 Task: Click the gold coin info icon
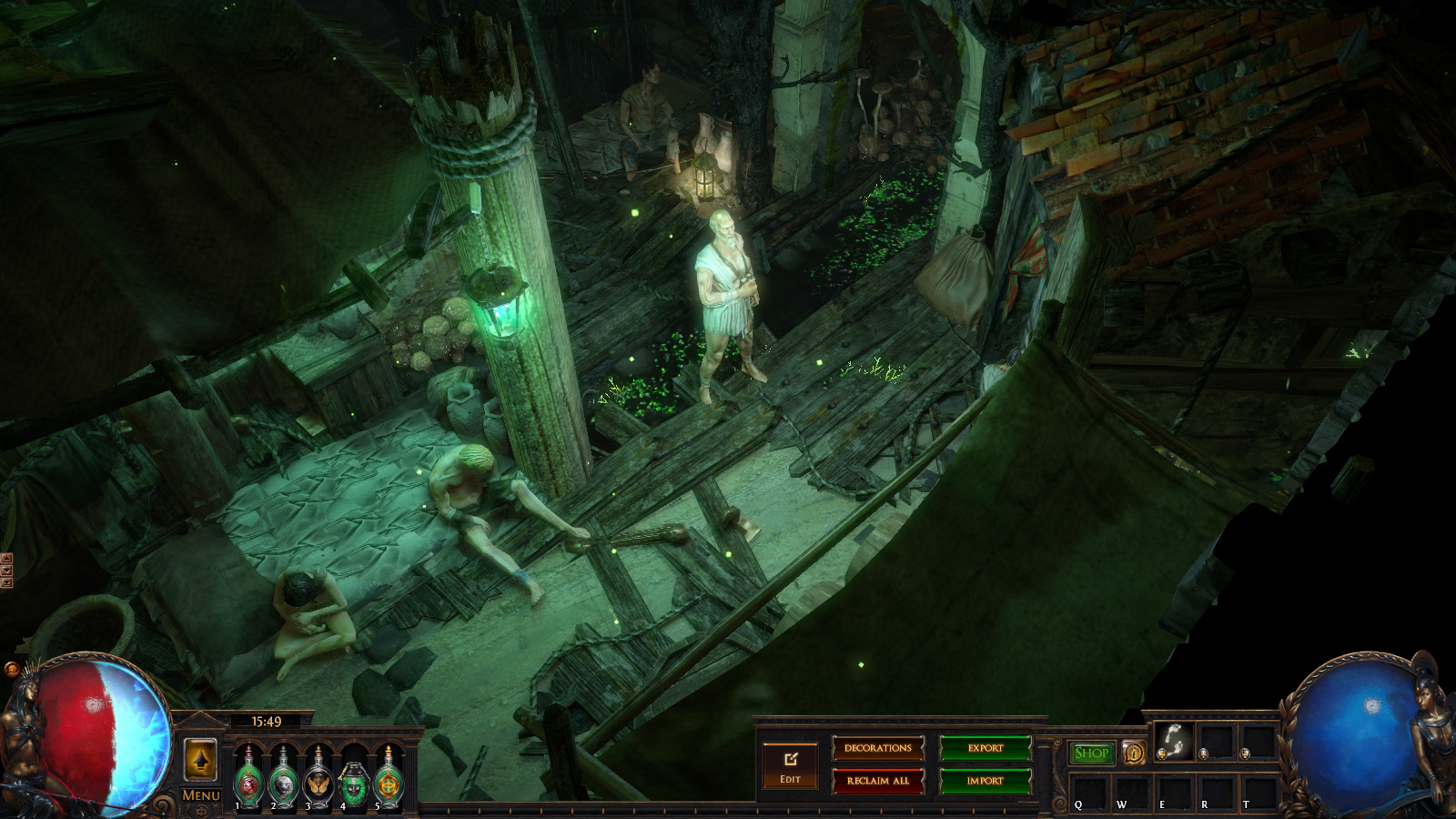click(1134, 753)
